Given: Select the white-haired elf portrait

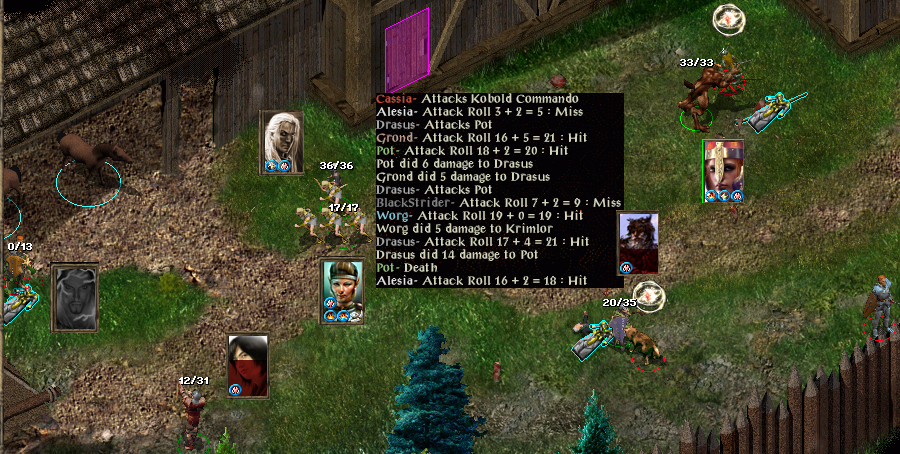Looking at the screenshot, I should click(x=281, y=137).
